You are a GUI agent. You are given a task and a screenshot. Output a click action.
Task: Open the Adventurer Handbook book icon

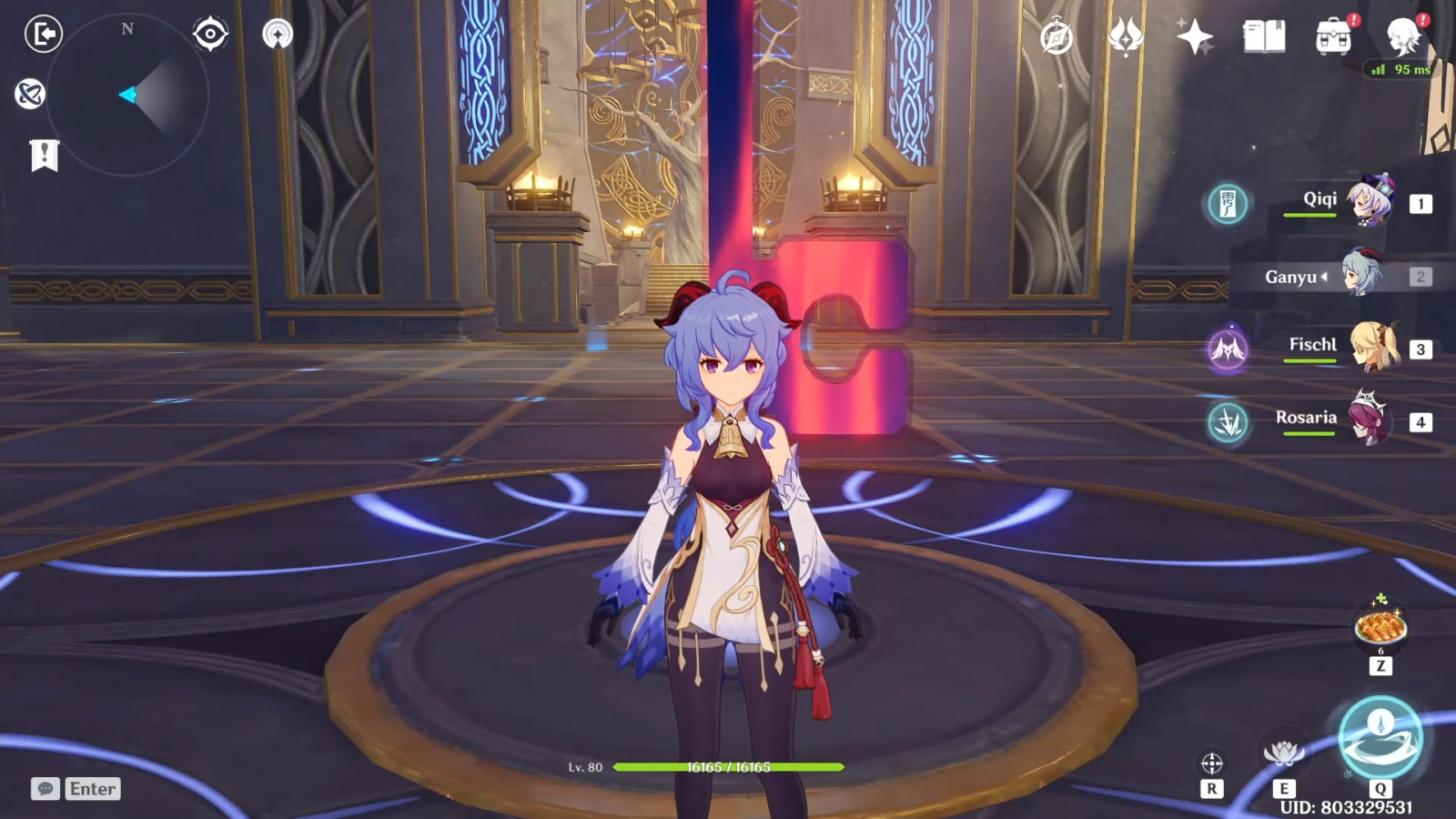[x=1264, y=37]
